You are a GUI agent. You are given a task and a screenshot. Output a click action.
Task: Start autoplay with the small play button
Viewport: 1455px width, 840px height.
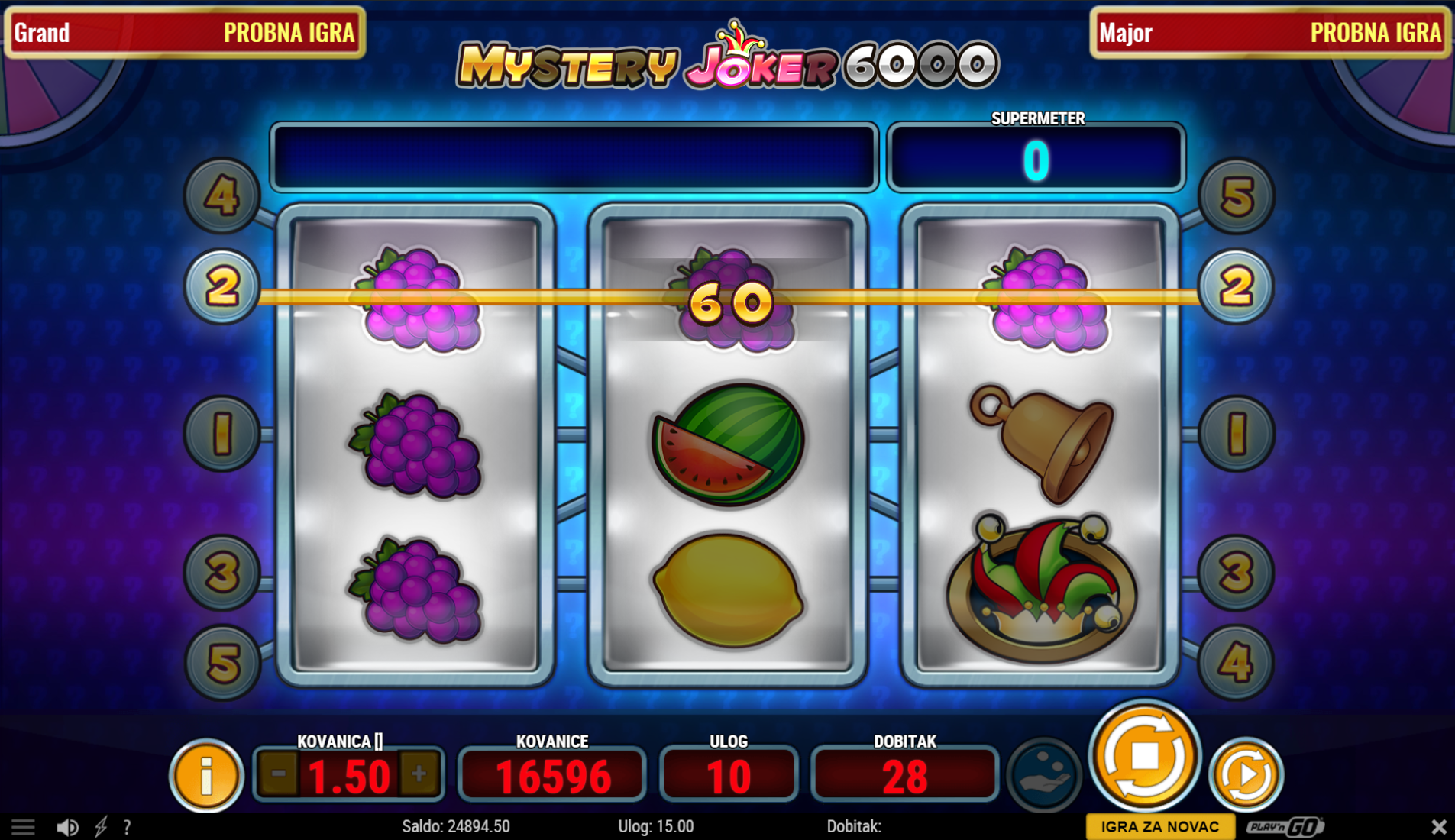click(1246, 774)
